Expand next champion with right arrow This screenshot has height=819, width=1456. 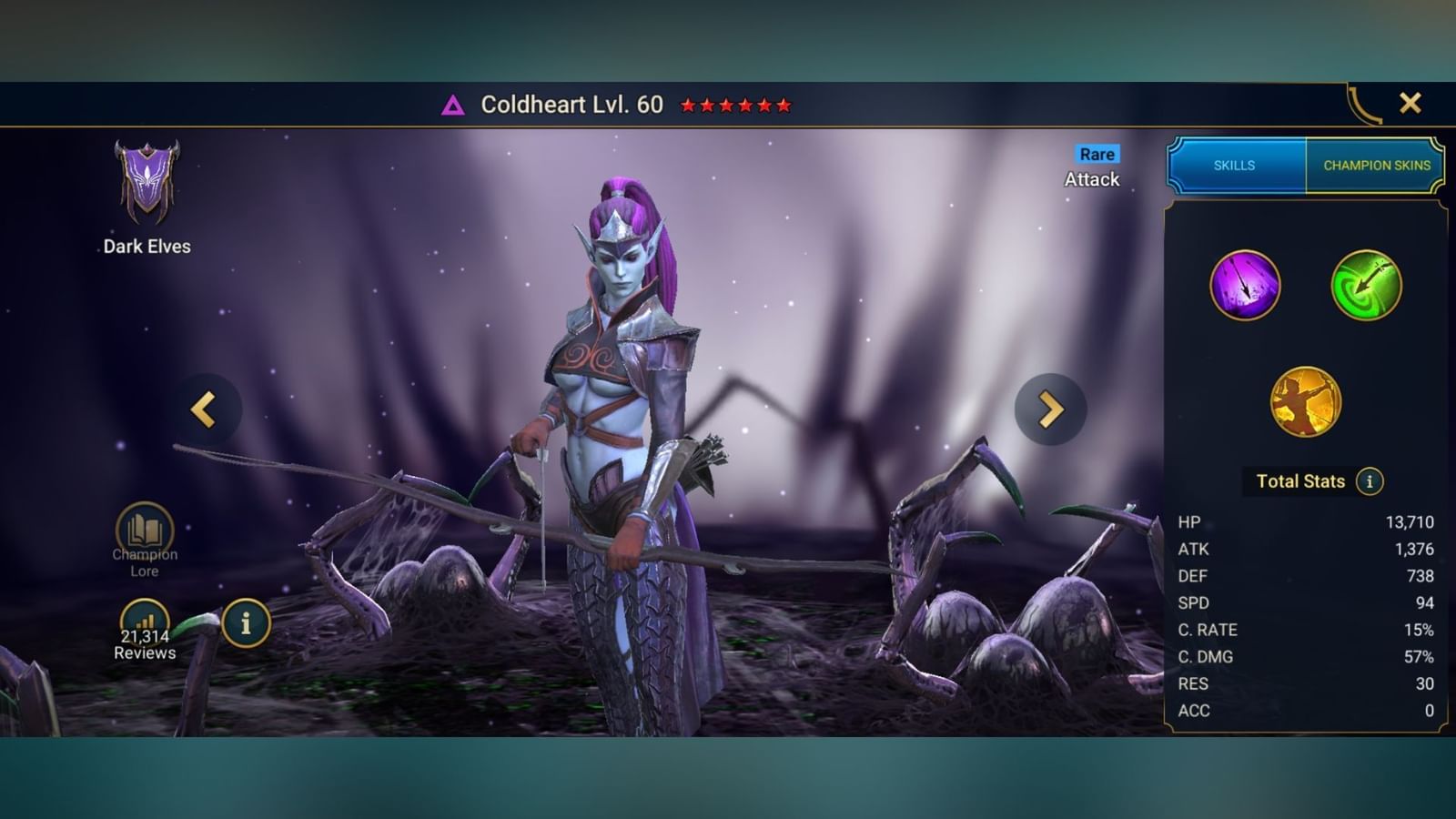pyautogui.click(x=1051, y=409)
